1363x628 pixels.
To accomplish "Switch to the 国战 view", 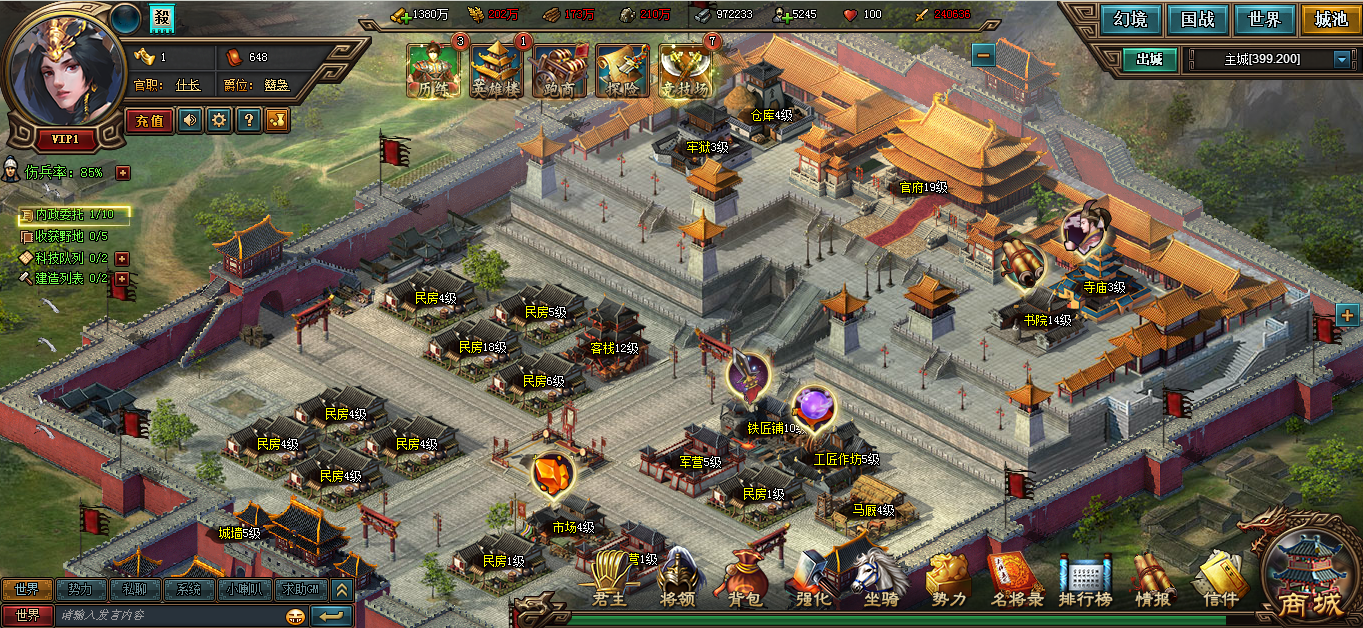I will click(x=1197, y=19).
